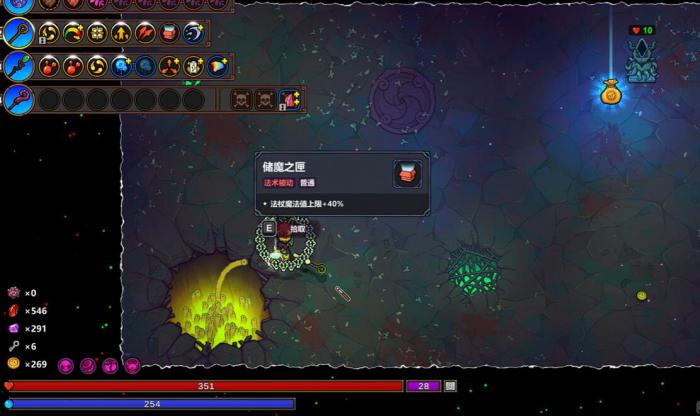Select the green leaf-tipped staff
Viewport: 700px width, 416px height.
[19, 67]
